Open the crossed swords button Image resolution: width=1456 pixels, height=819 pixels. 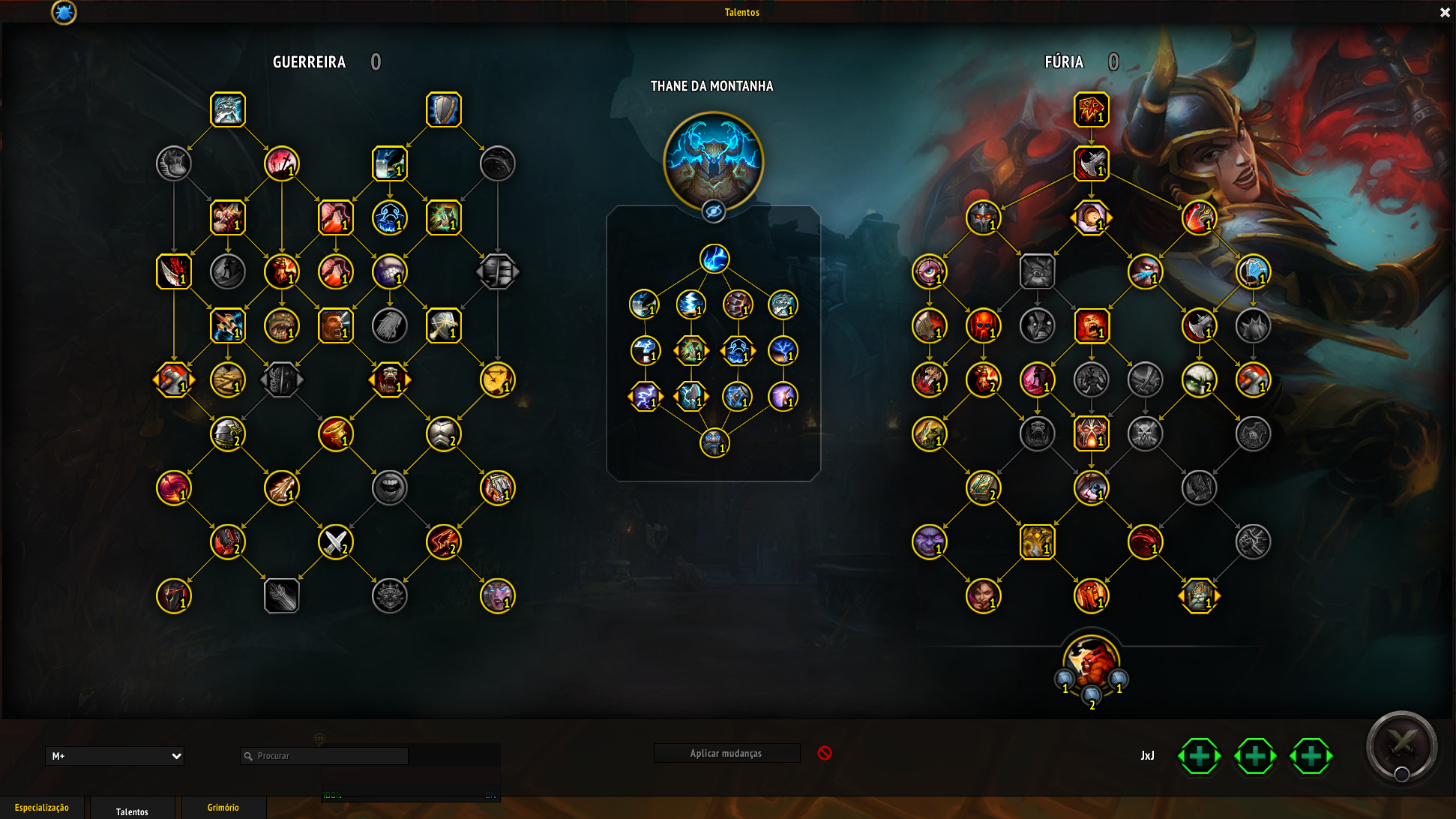coord(1401,746)
